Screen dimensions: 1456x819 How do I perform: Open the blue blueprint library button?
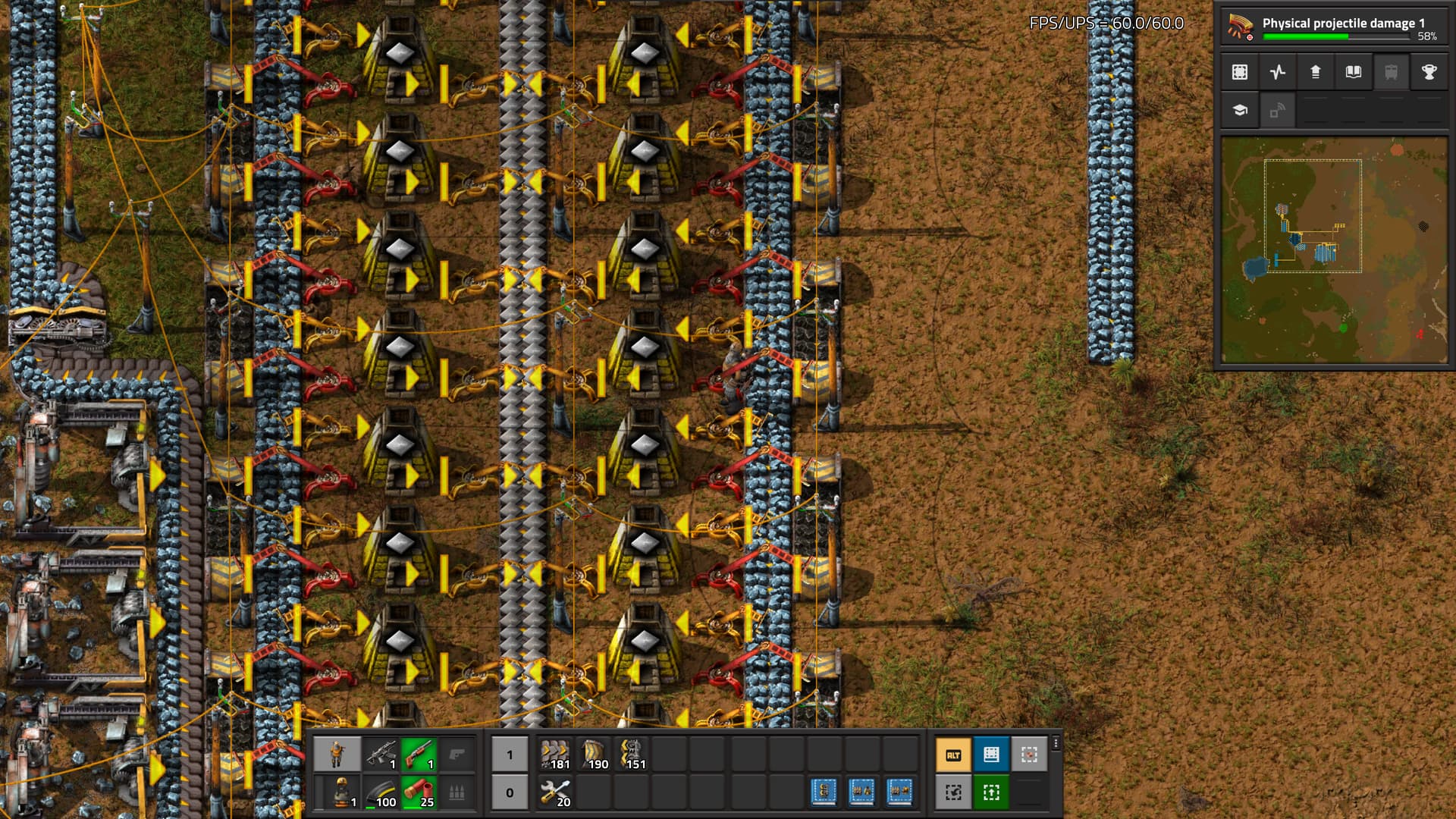991,755
